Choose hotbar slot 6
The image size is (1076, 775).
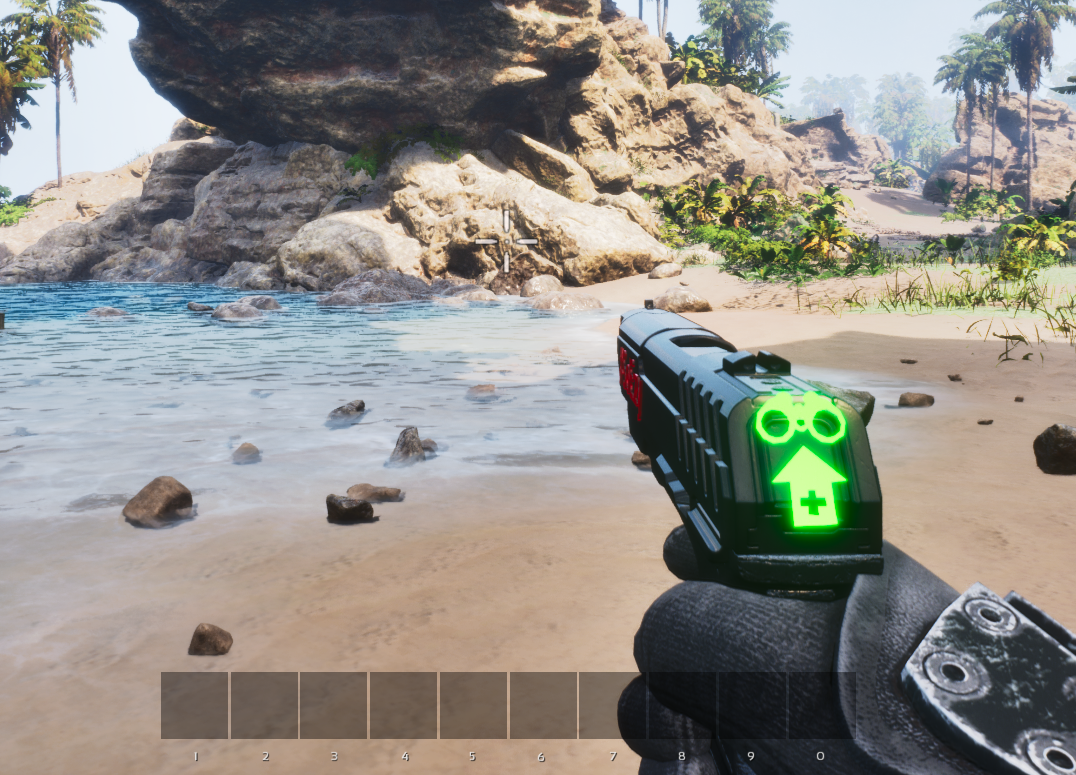click(x=543, y=705)
